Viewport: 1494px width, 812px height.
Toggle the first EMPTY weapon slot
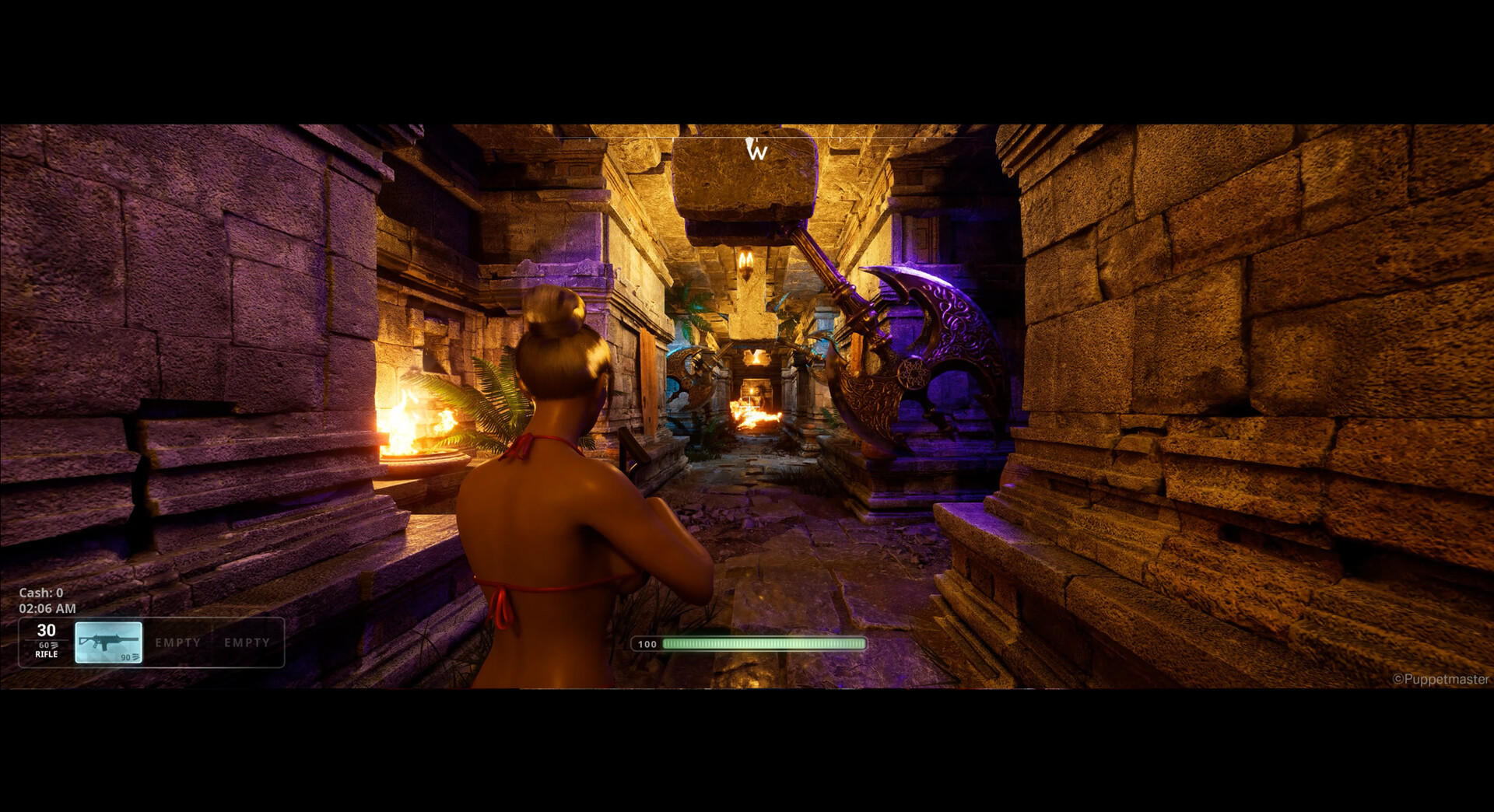178,642
